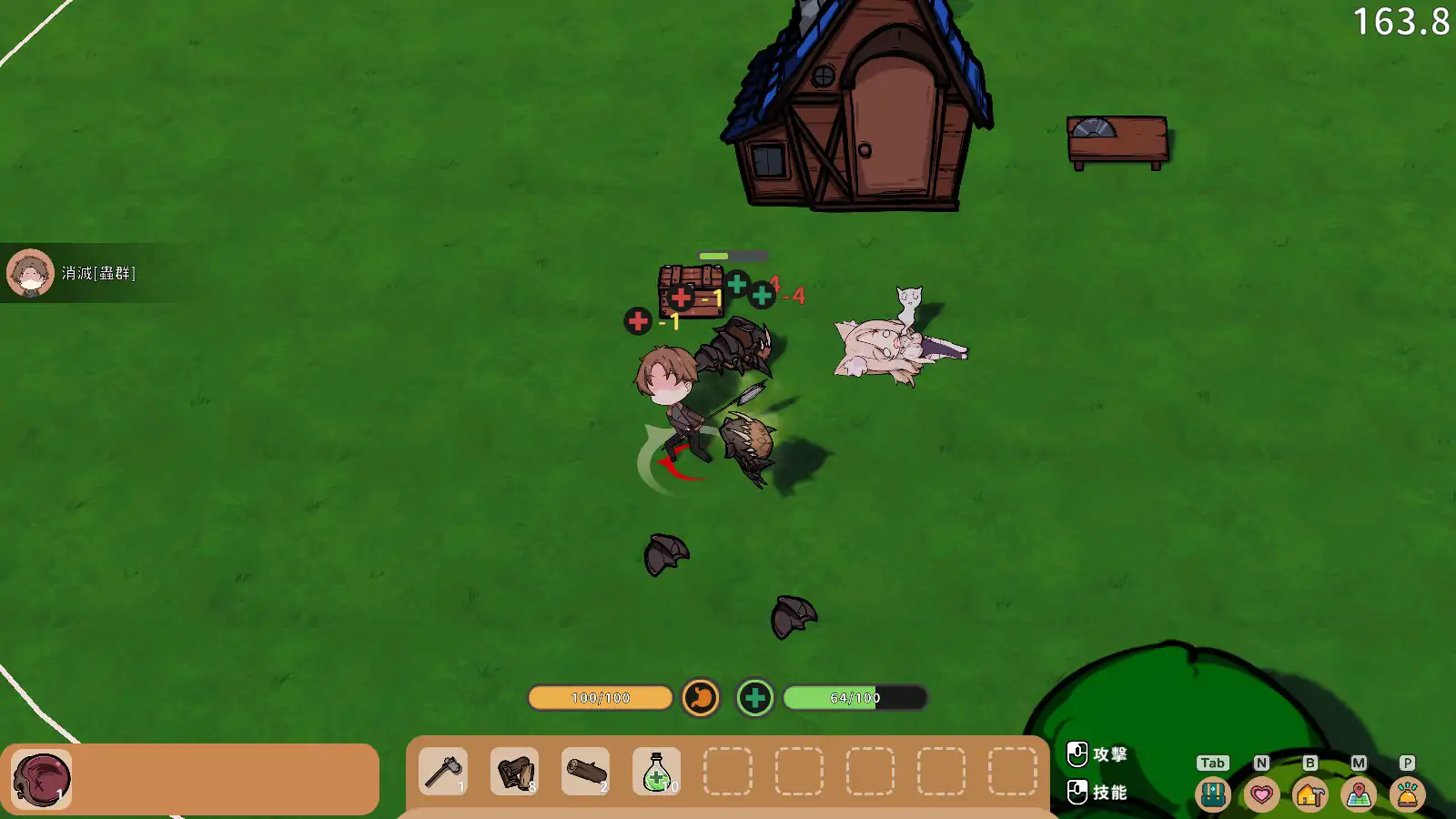Click the golden service bell icon
Screen dimensions: 1456x819
point(1407,794)
